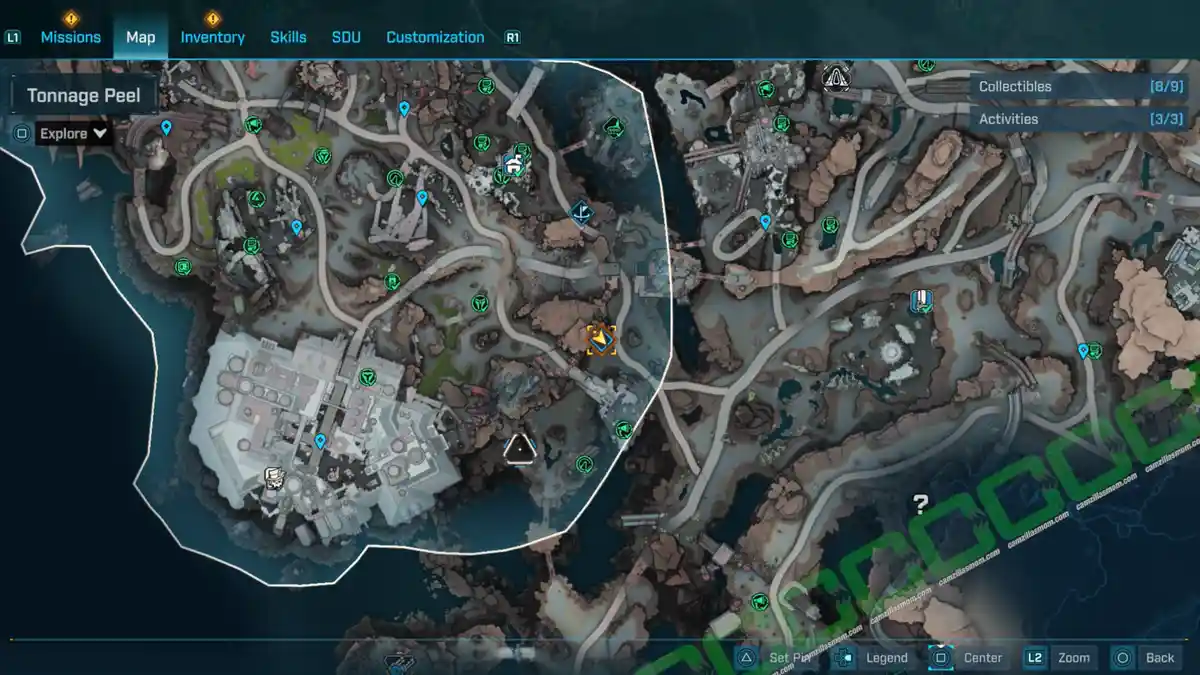Select the Map tab

[140, 37]
